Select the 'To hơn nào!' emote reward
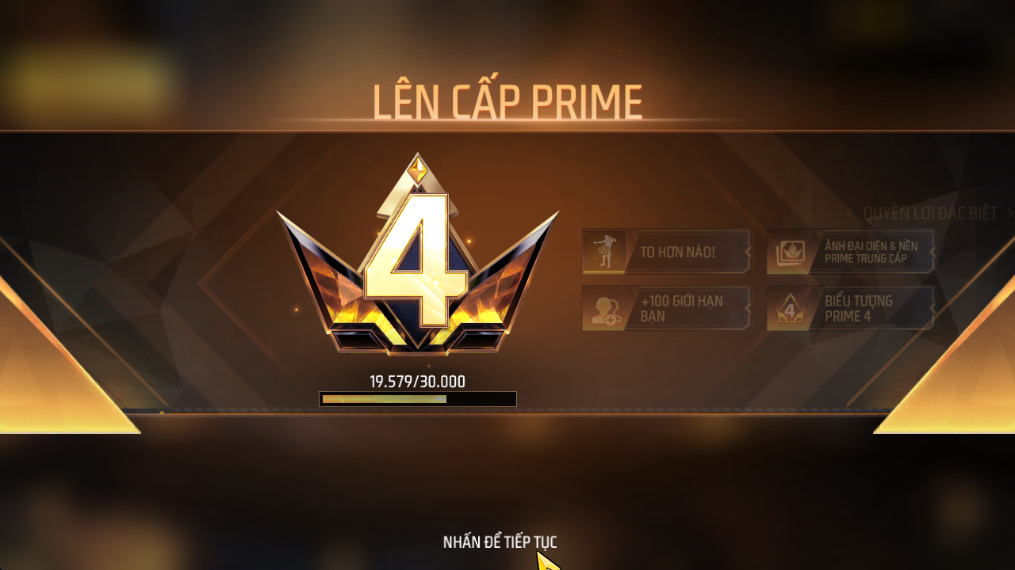 (x=666, y=252)
